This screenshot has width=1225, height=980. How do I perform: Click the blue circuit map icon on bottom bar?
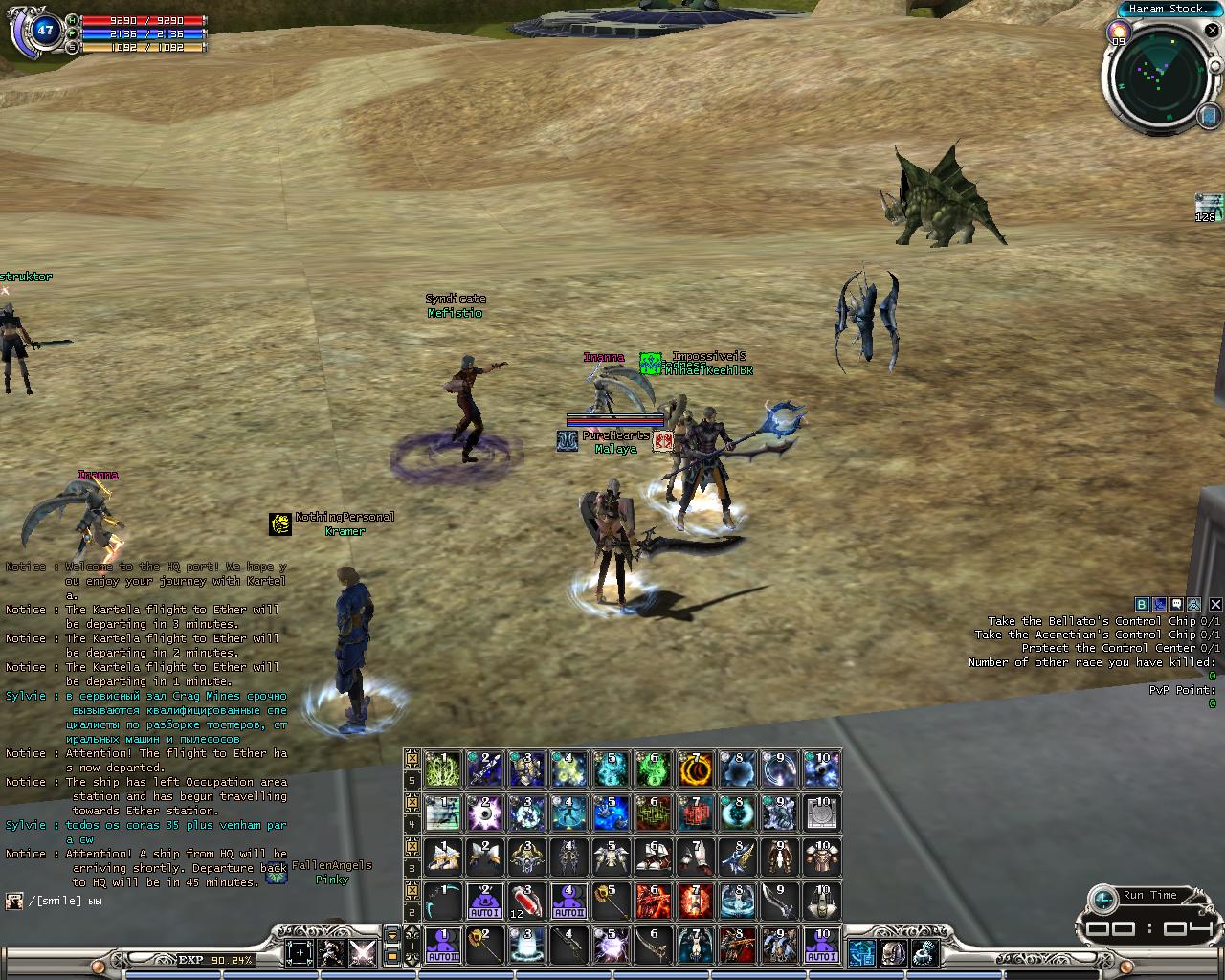[x=861, y=952]
